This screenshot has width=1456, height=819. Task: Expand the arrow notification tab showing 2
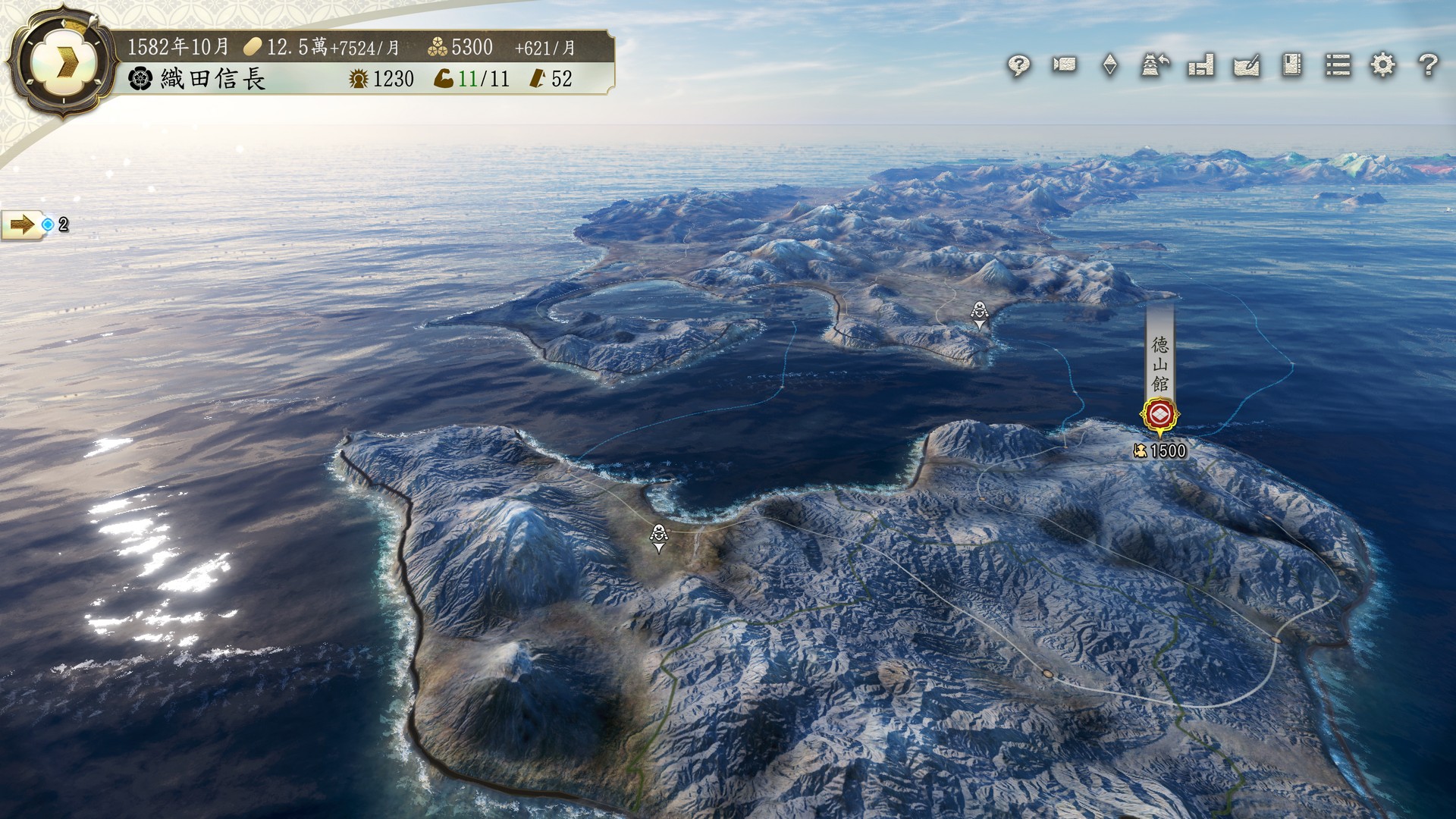(x=22, y=224)
